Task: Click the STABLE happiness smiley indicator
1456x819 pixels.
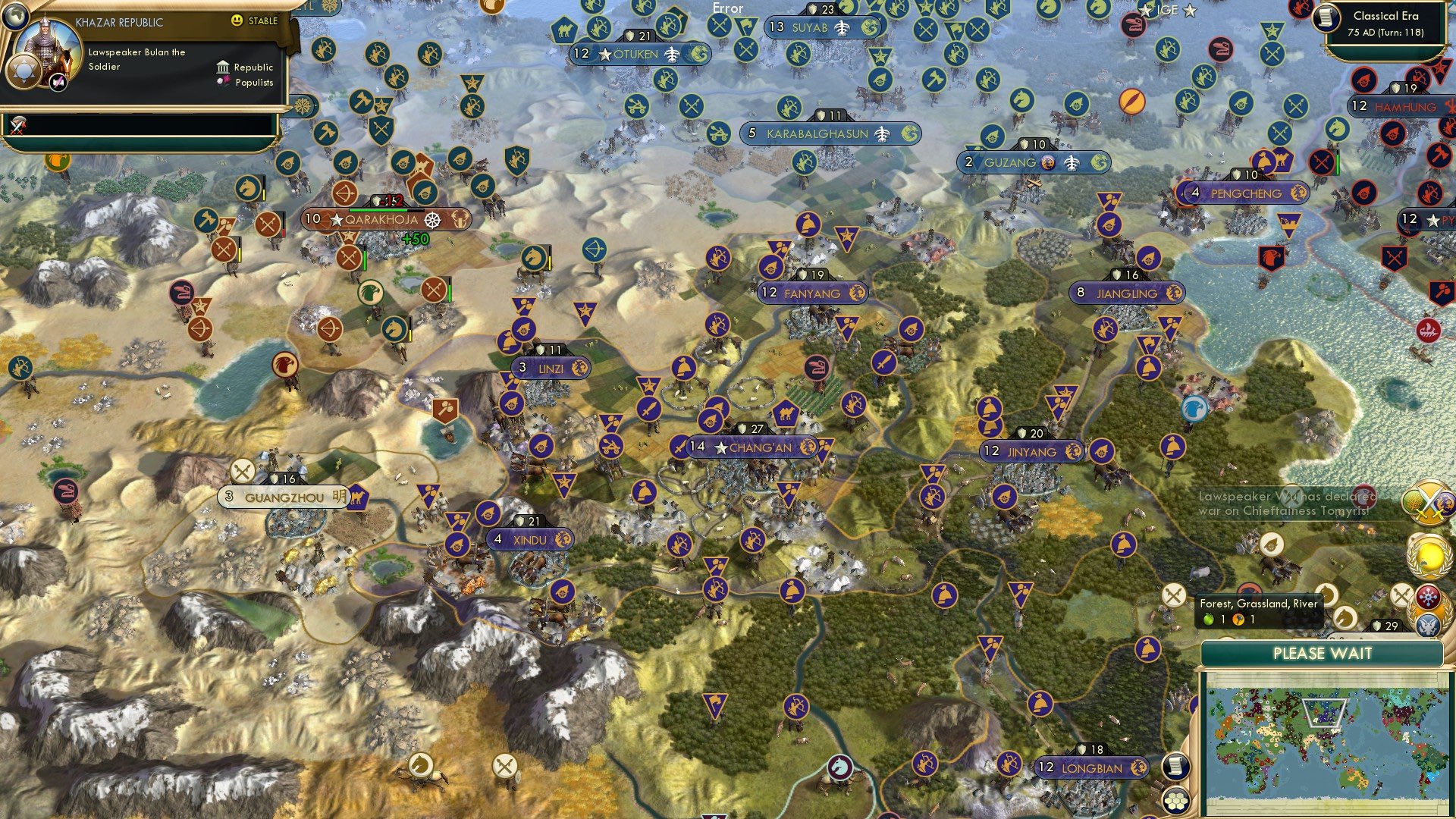Action: [x=238, y=22]
